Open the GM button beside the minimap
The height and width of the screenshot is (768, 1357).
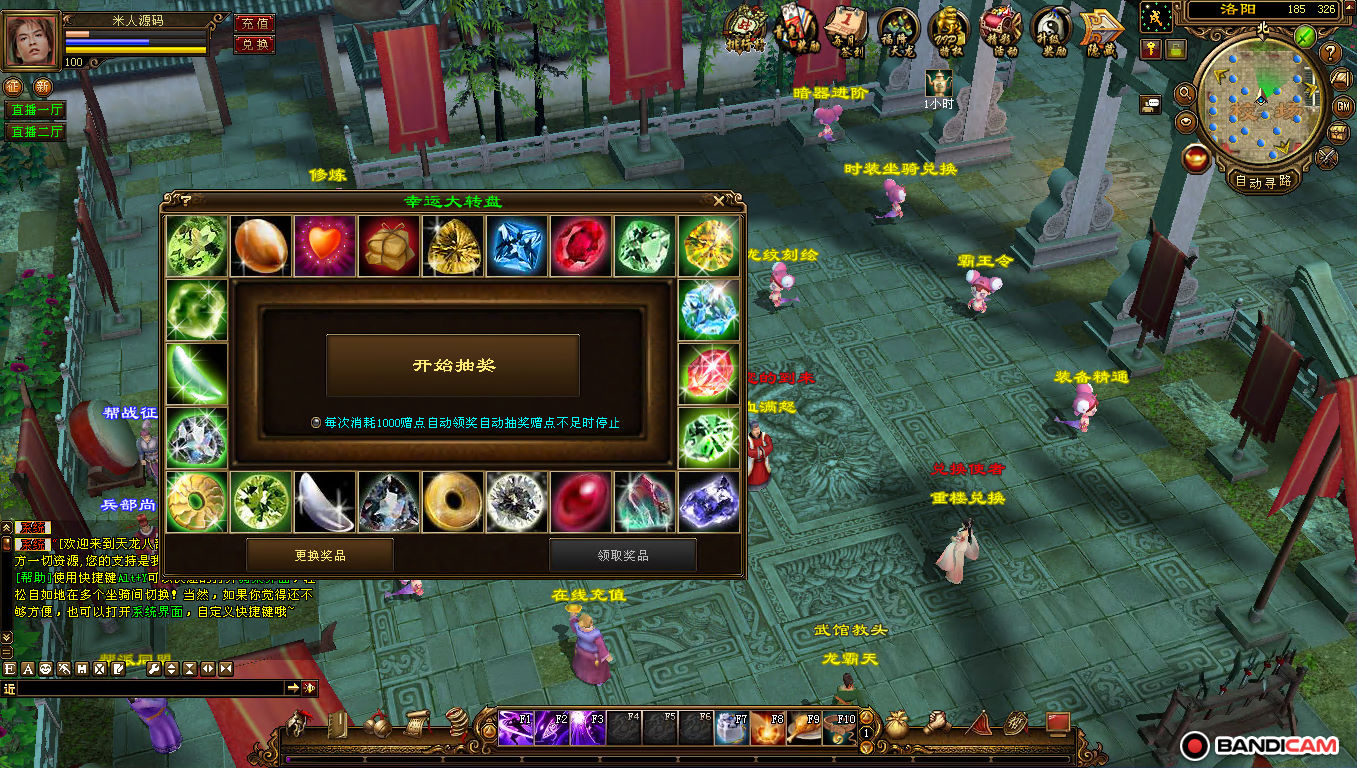pos(1343,106)
